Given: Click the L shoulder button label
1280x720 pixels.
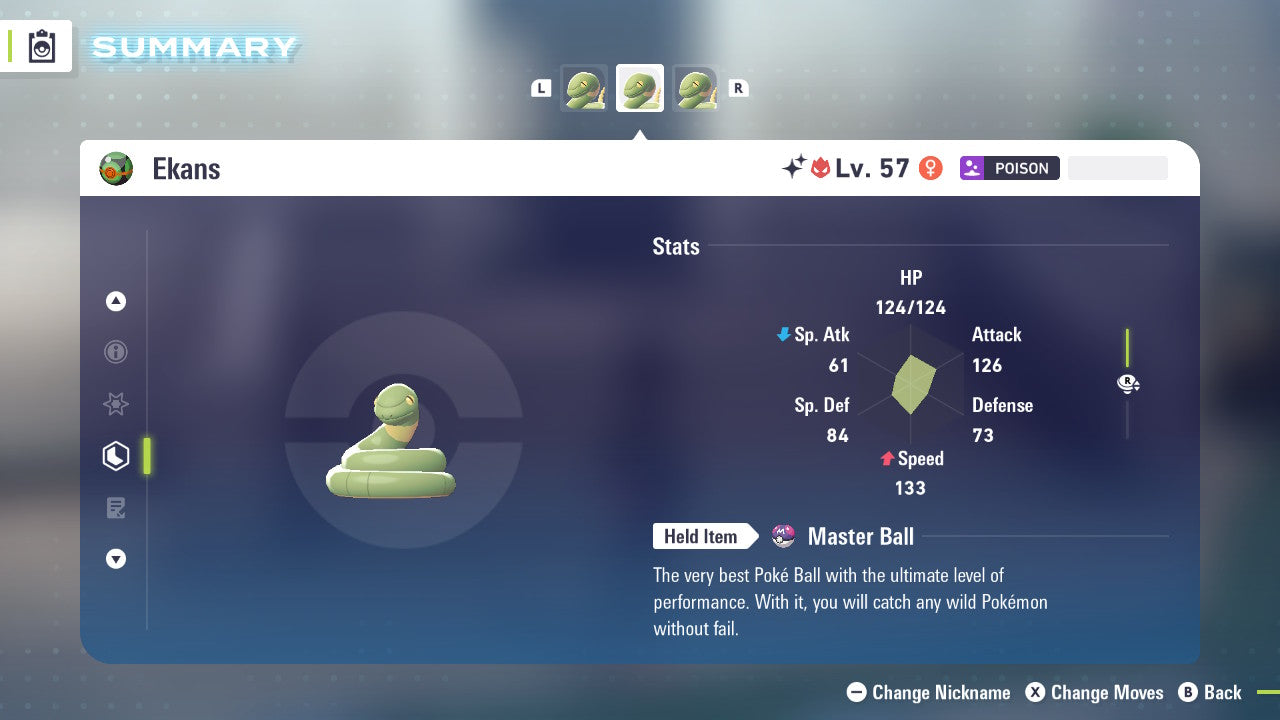Looking at the screenshot, I should pos(541,87).
